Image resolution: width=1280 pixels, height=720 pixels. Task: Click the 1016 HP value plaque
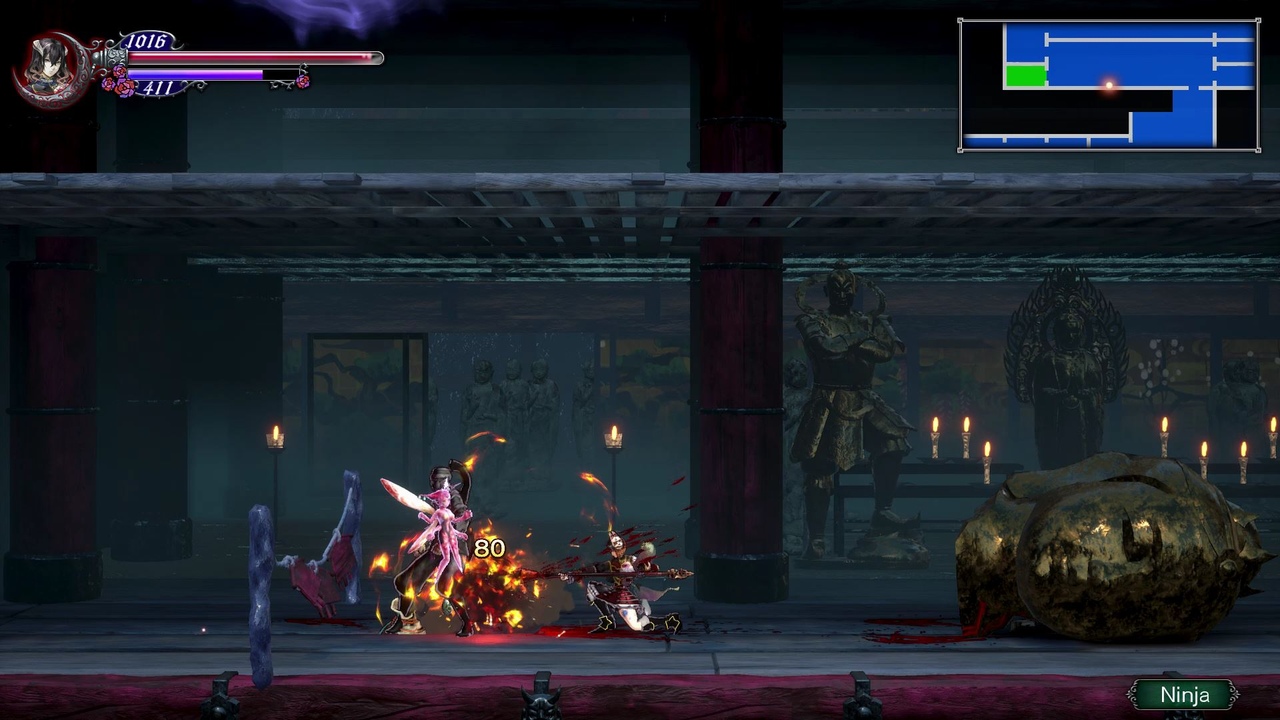pyautogui.click(x=145, y=40)
